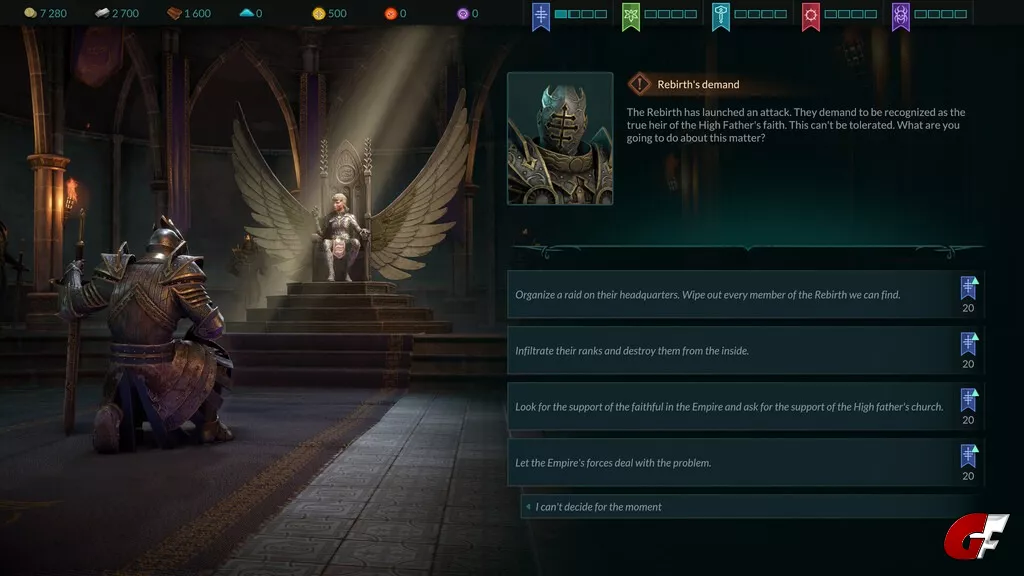Viewport: 1024px width, 576px height.
Task: Open the teal faction banner
Action: click(x=721, y=16)
